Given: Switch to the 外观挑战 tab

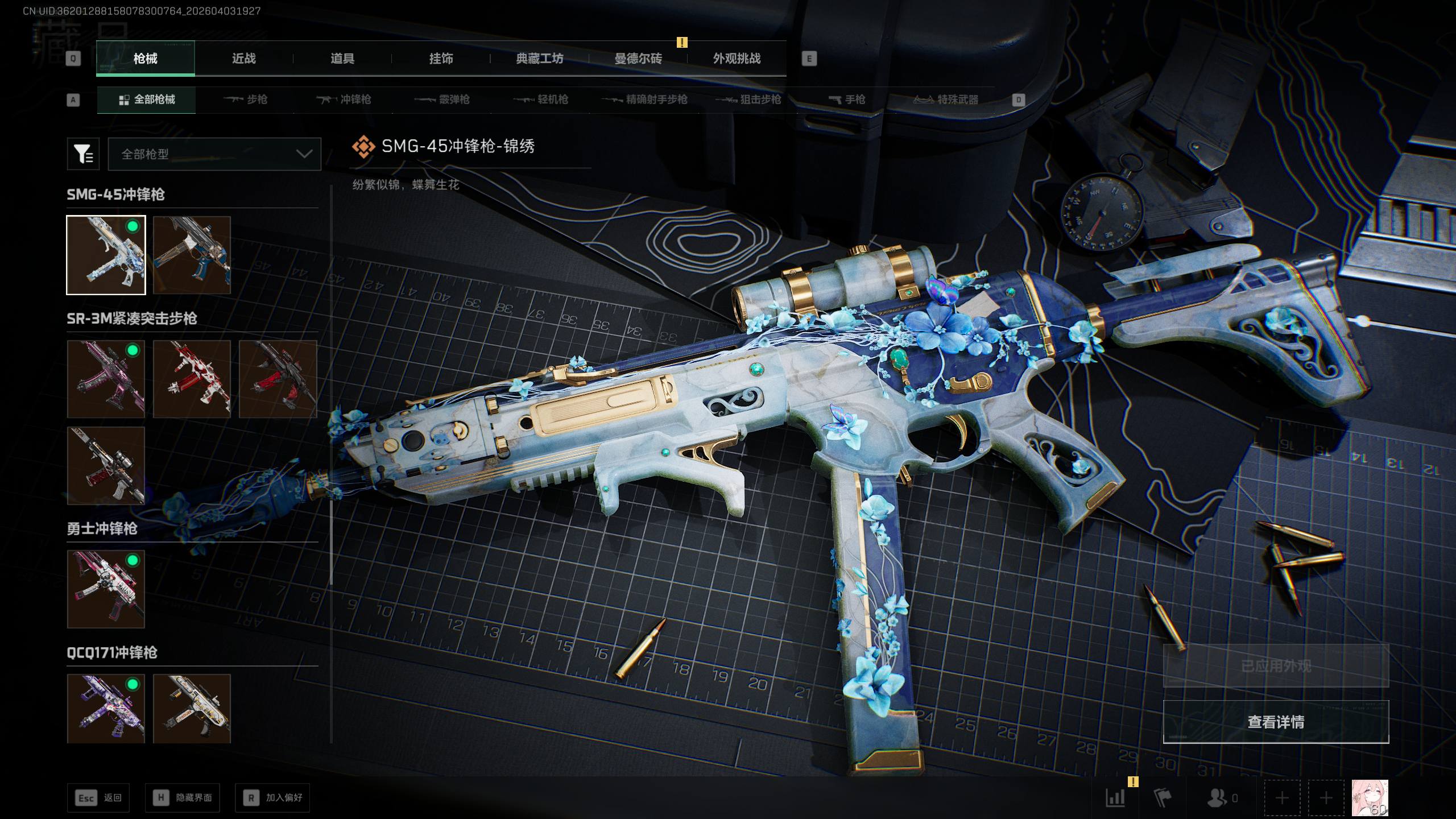Looking at the screenshot, I should click(737, 59).
